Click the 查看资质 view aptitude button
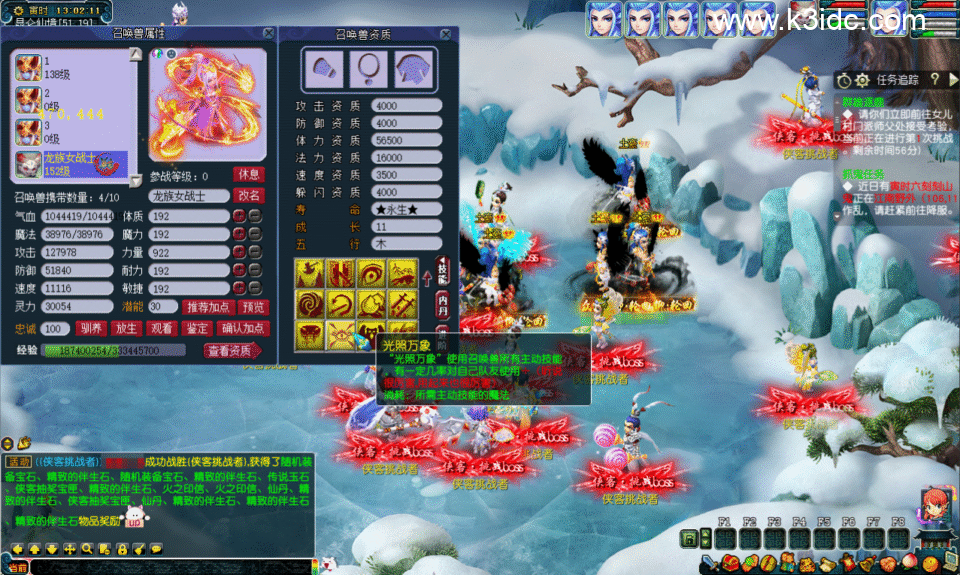This screenshot has height=575, width=960. [231, 350]
